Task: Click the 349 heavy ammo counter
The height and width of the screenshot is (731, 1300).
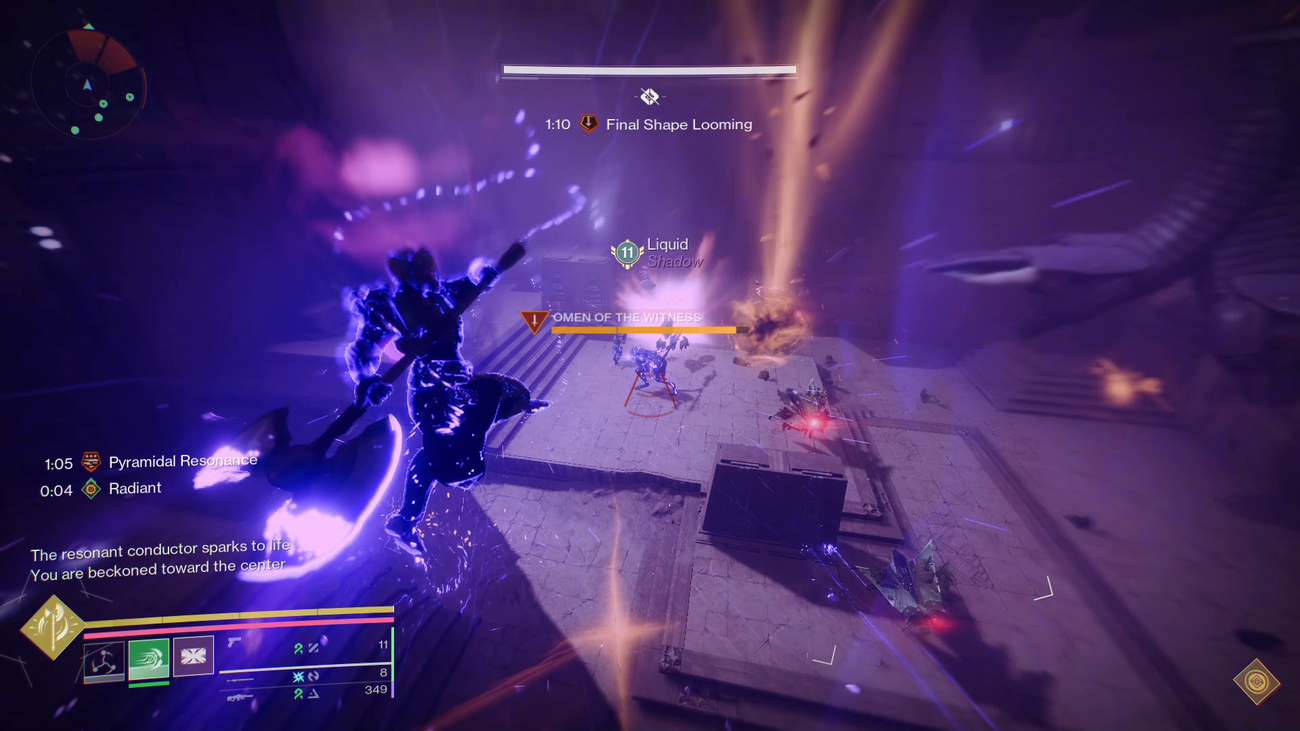Action: [378, 689]
